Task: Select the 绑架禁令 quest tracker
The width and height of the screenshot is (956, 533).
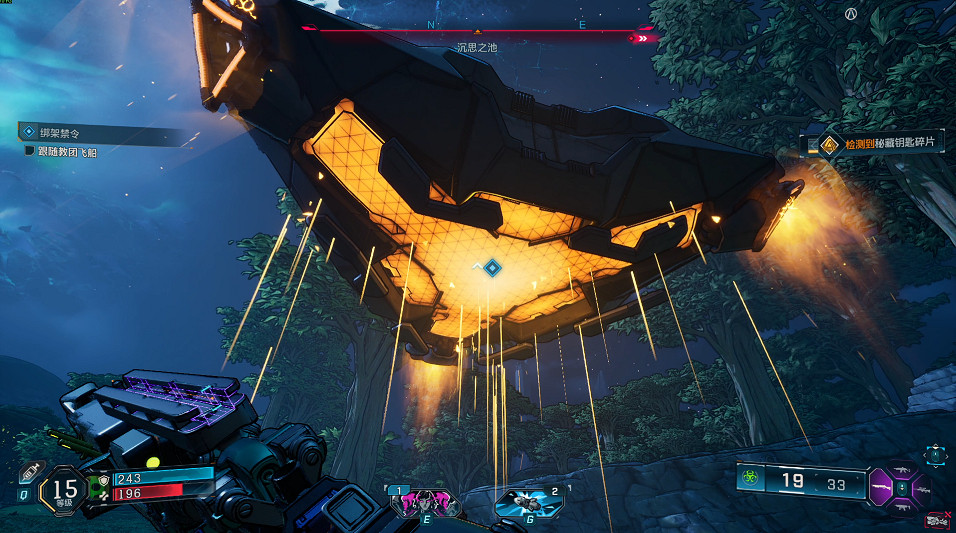Action: (x=60, y=132)
